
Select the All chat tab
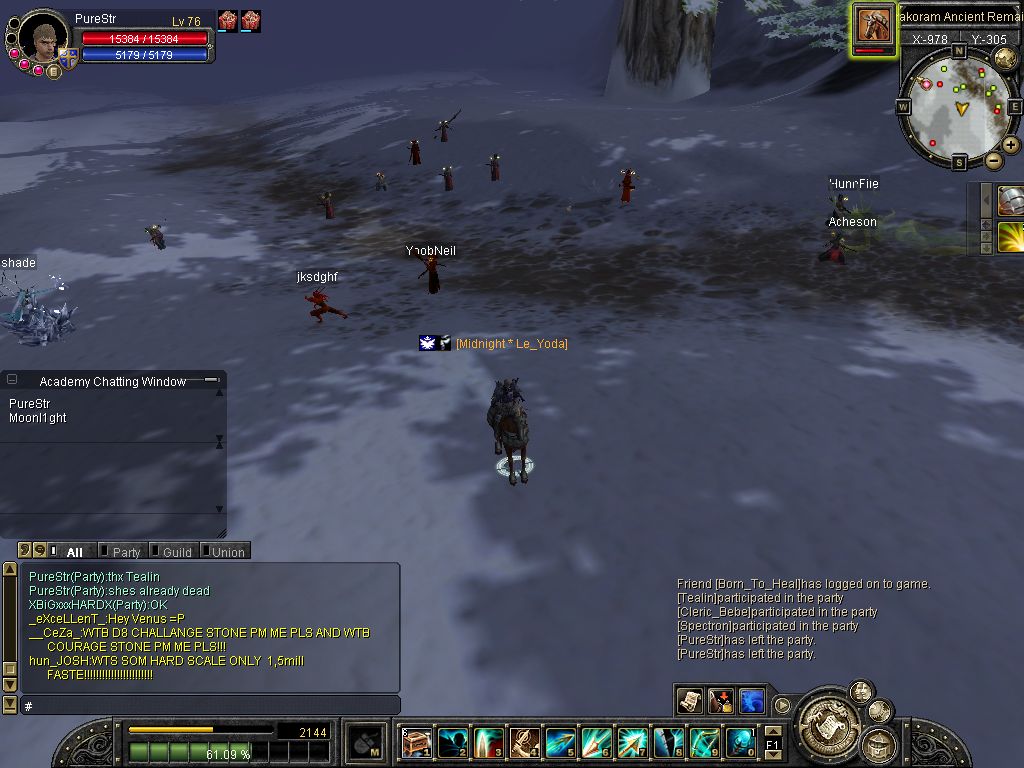pos(74,552)
